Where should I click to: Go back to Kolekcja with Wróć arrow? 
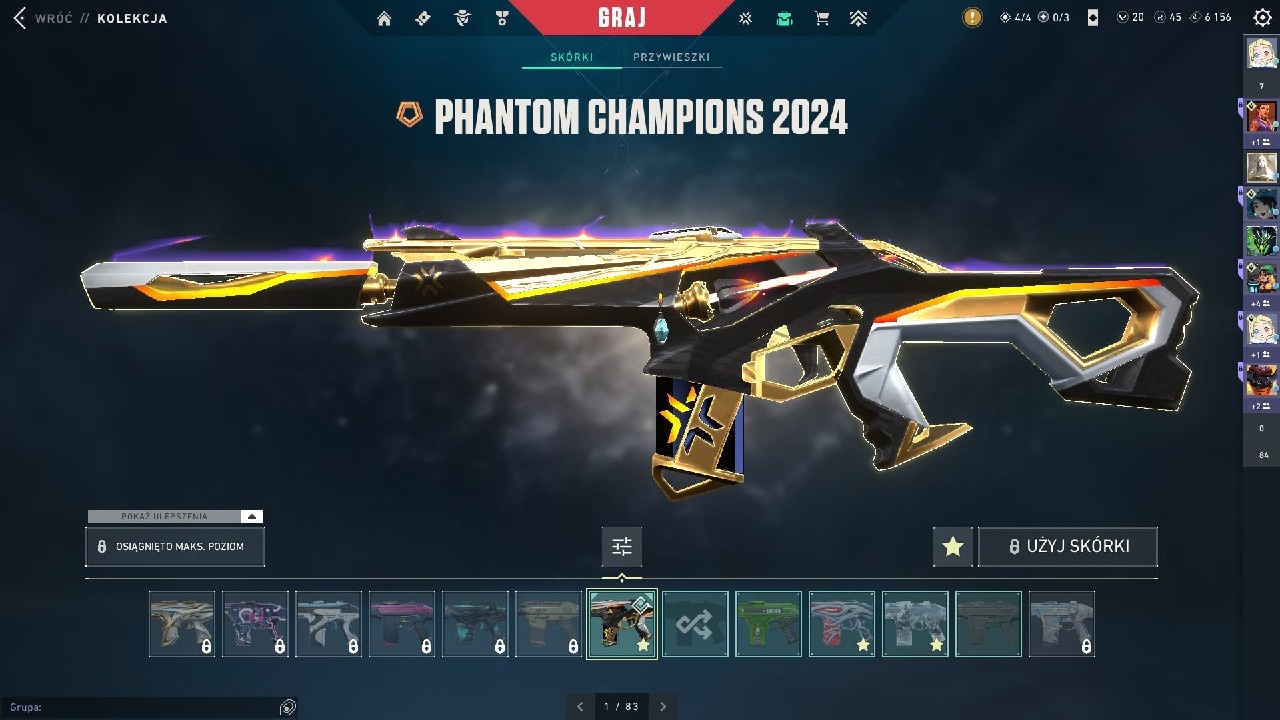click(19, 18)
